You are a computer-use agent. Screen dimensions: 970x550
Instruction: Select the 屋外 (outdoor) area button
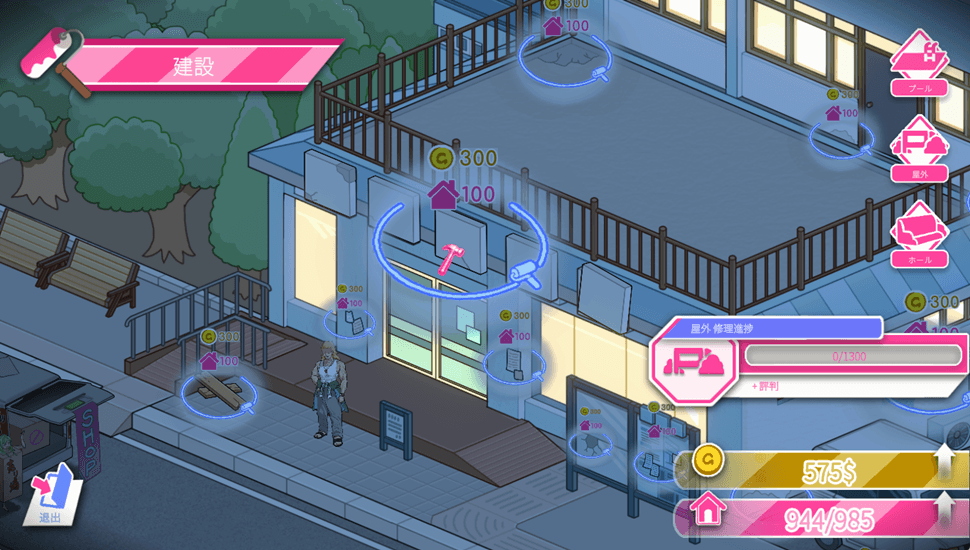point(919,146)
